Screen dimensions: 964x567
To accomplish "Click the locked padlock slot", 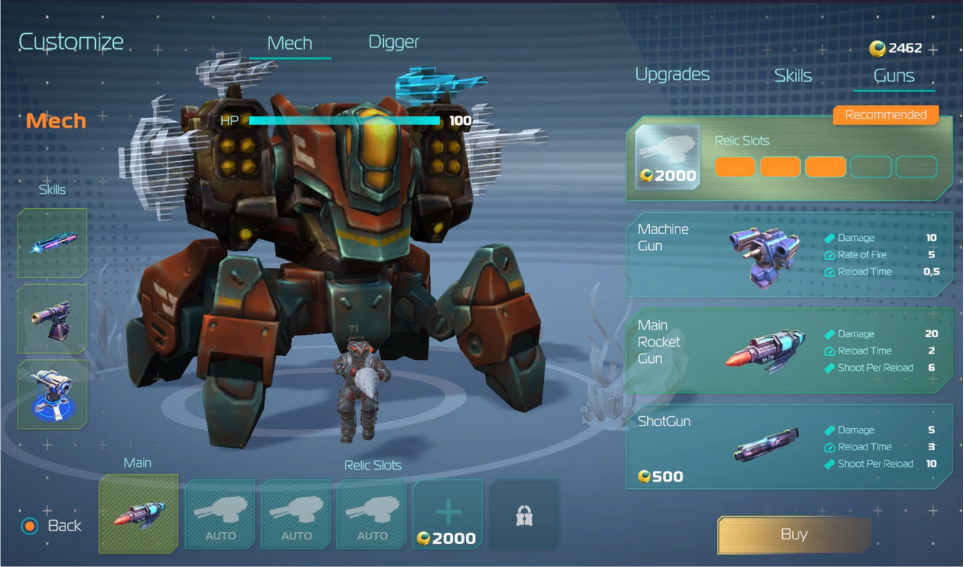I will tap(524, 515).
